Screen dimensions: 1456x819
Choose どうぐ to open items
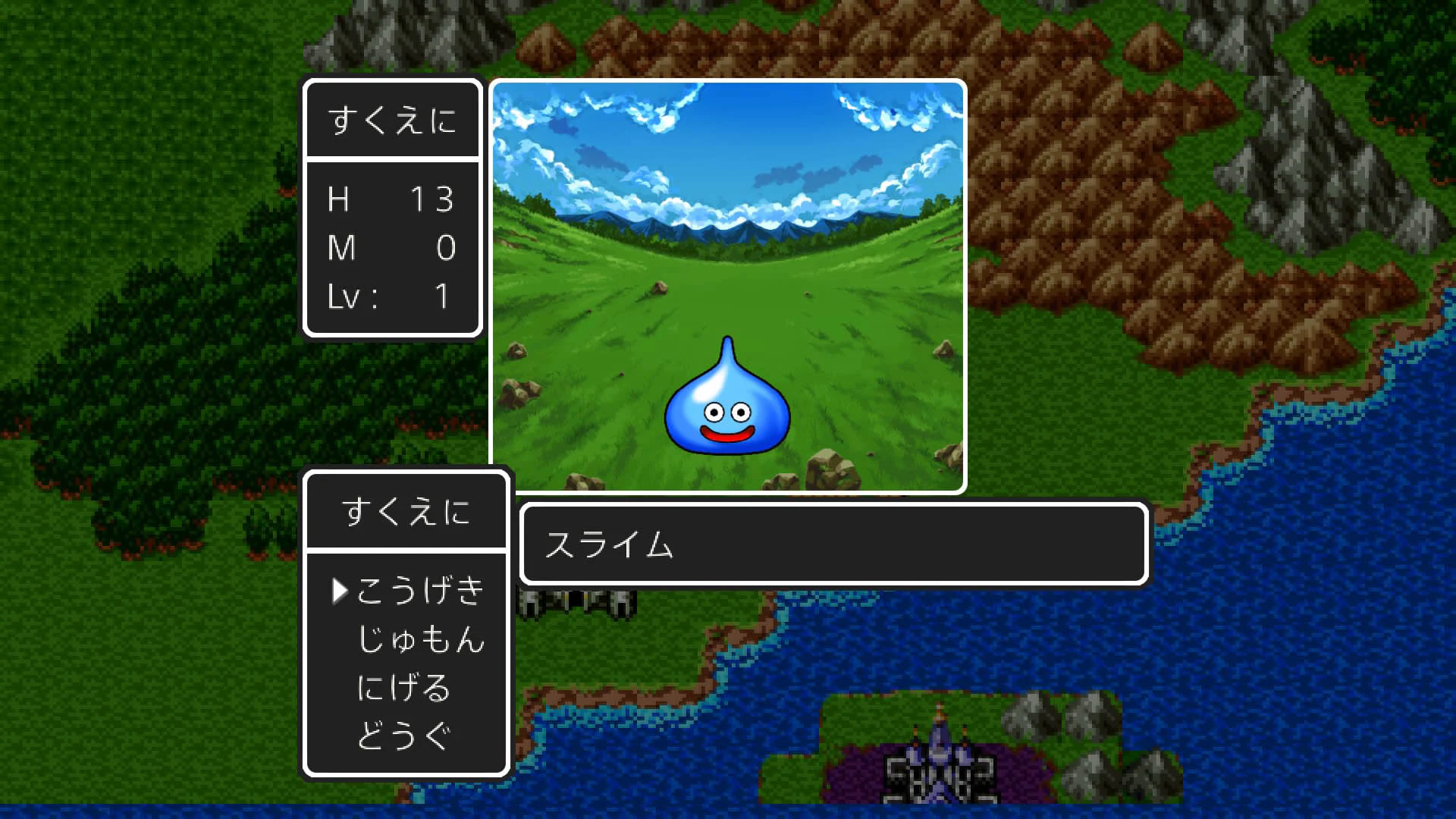tap(403, 734)
